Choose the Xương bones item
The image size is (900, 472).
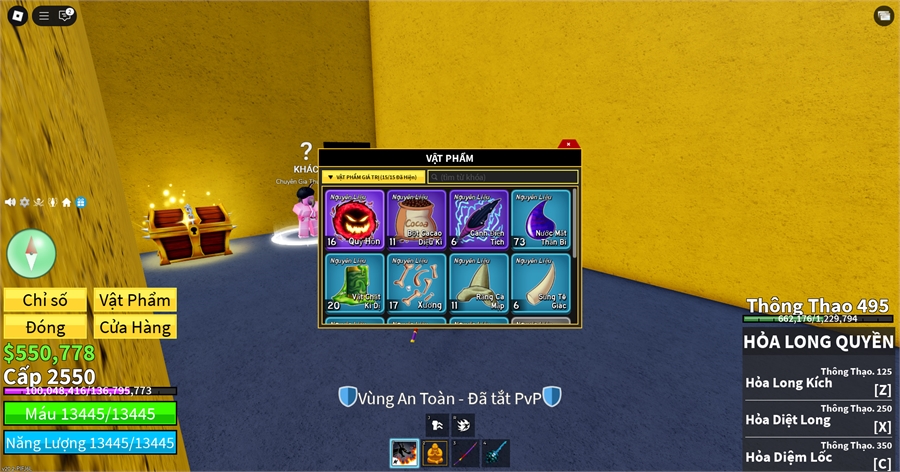416,282
